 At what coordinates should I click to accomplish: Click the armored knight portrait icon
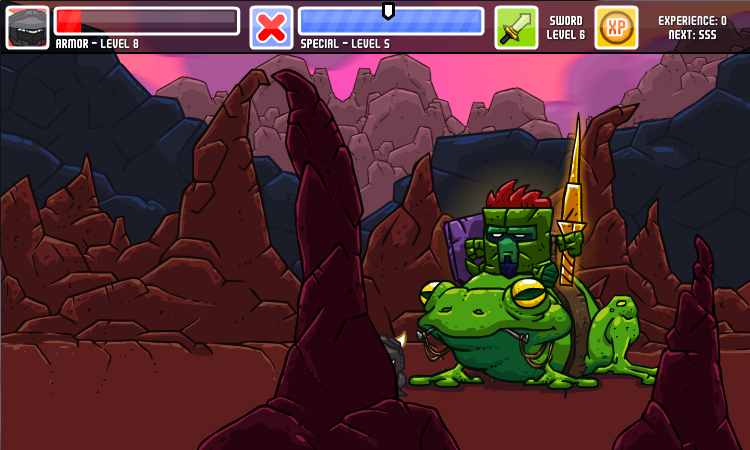[27, 27]
